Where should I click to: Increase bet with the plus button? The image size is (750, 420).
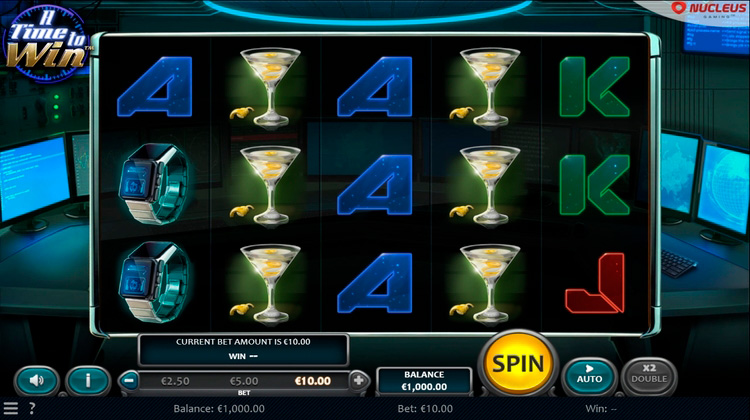(359, 380)
